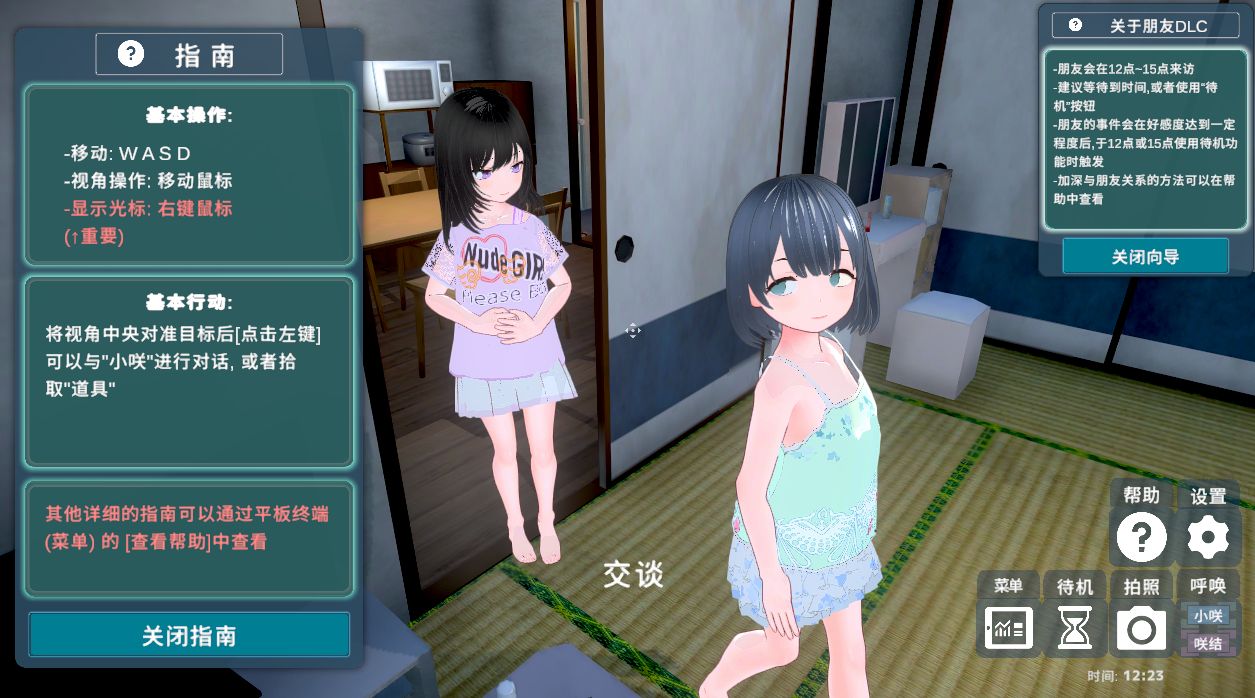Image resolution: width=1255 pixels, height=698 pixels.
Task: Call 小咲 using the blue summon button
Action: [x=1208, y=615]
